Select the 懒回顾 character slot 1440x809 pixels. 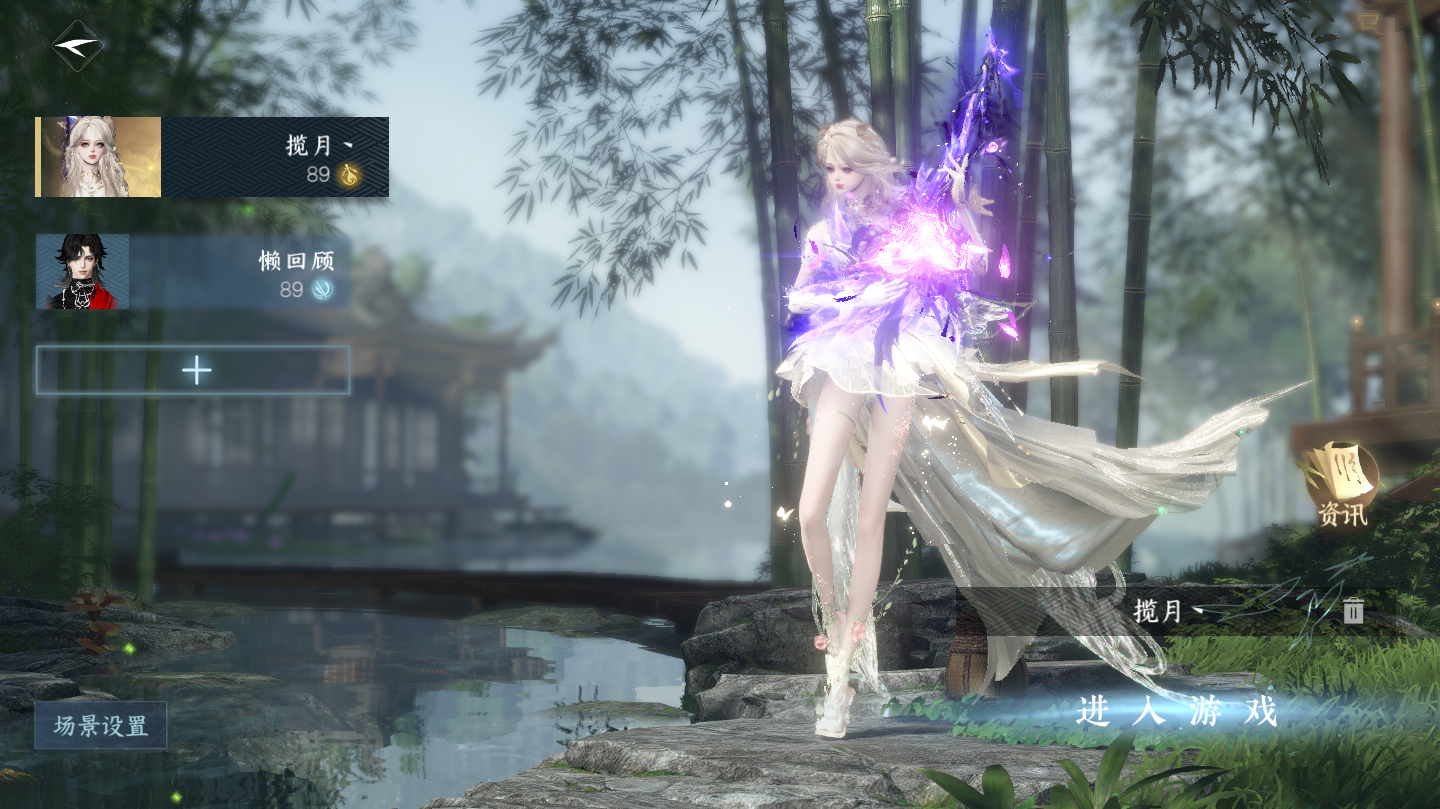click(x=193, y=272)
